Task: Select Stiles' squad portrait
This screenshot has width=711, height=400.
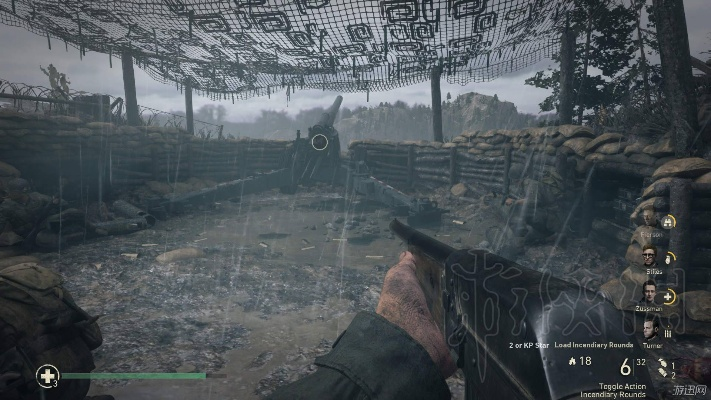Action: coord(649,256)
